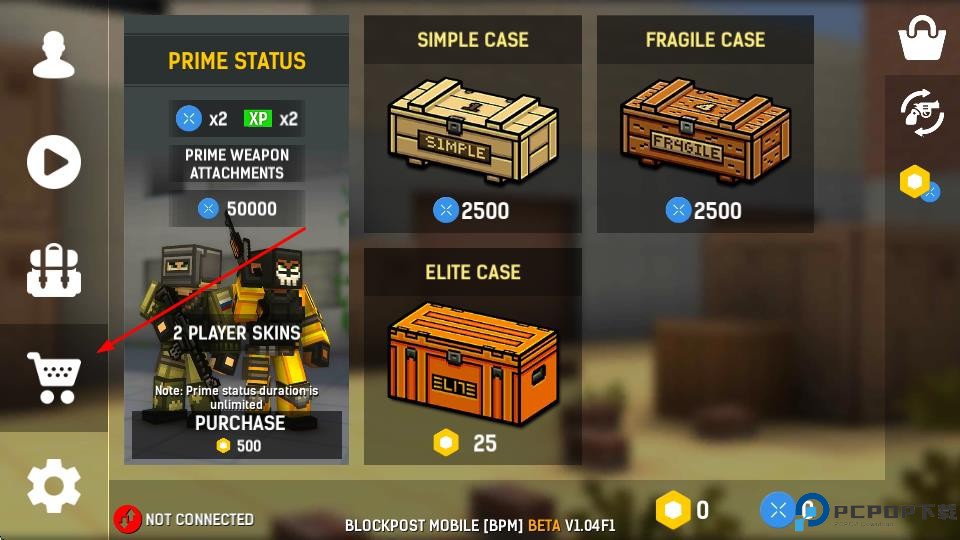Open the player profile silhouette icon
This screenshot has width=960, height=540.
54,54
